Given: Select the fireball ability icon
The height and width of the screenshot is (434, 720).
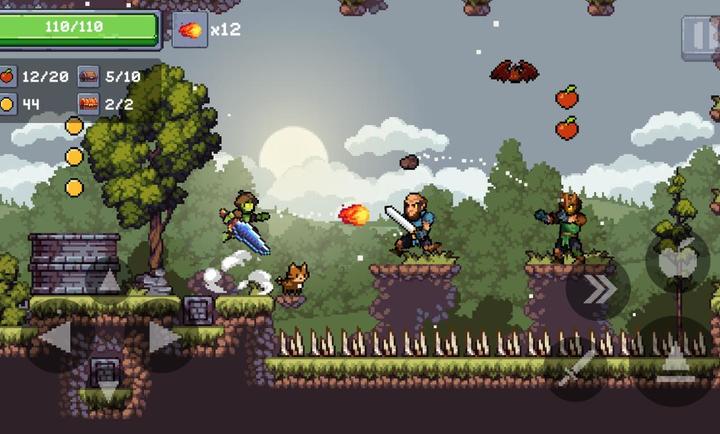Looking at the screenshot, I should click(x=188, y=29).
